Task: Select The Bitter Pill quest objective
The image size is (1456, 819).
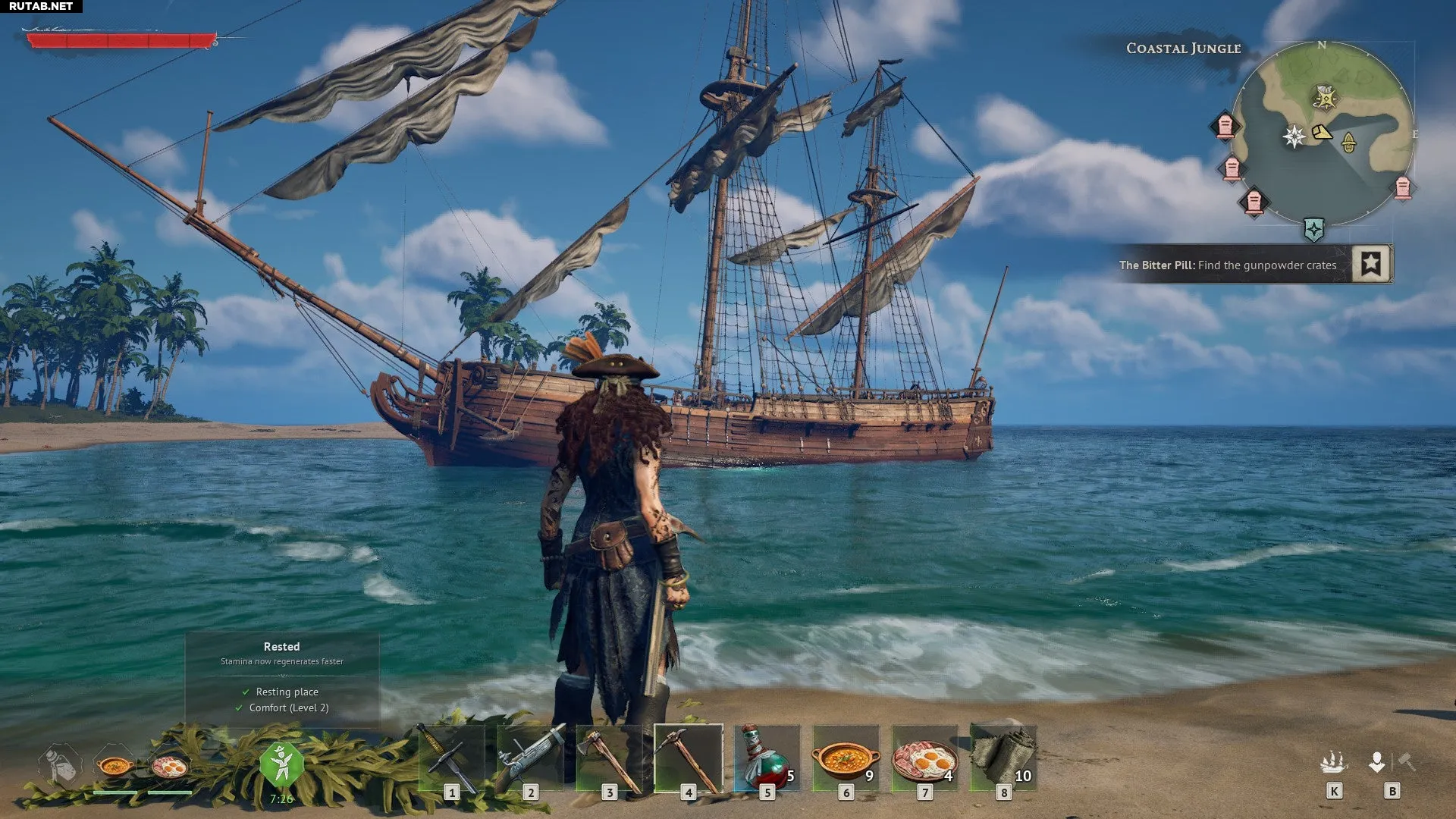Action: 1228,265
